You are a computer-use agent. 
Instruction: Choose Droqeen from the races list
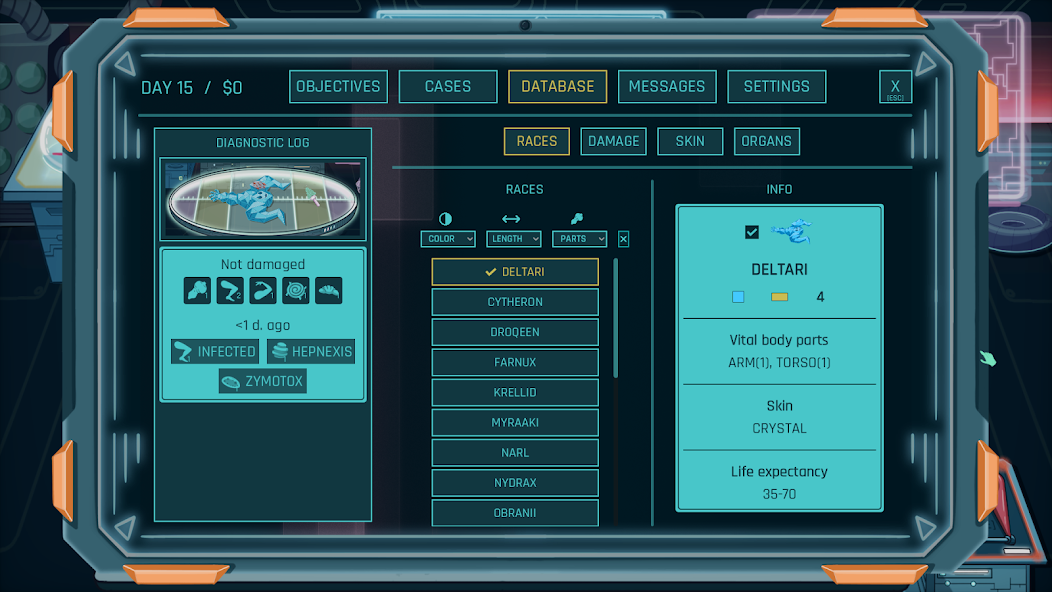(x=515, y=332)
